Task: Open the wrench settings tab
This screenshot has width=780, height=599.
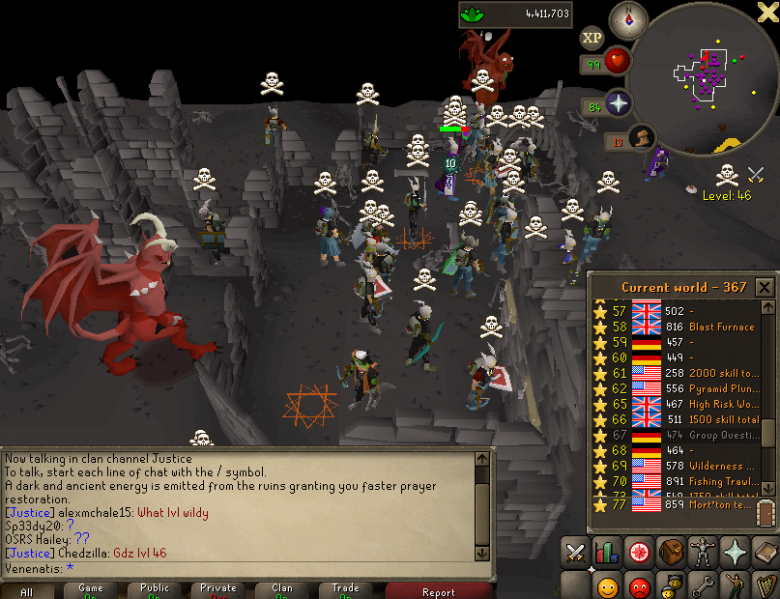Action: click(x=704, y=586)
